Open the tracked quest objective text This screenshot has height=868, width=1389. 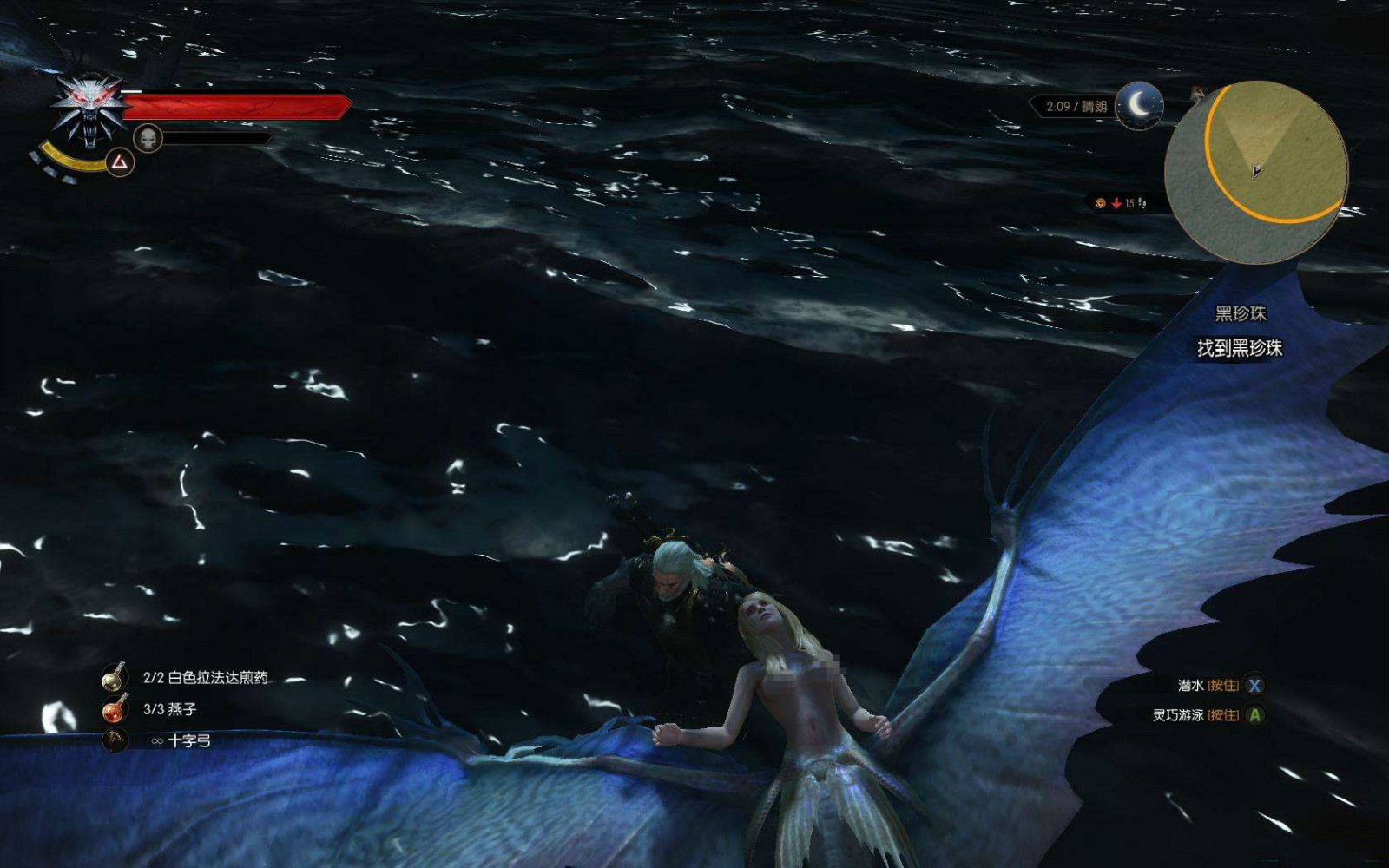(x=1240, y=348)
